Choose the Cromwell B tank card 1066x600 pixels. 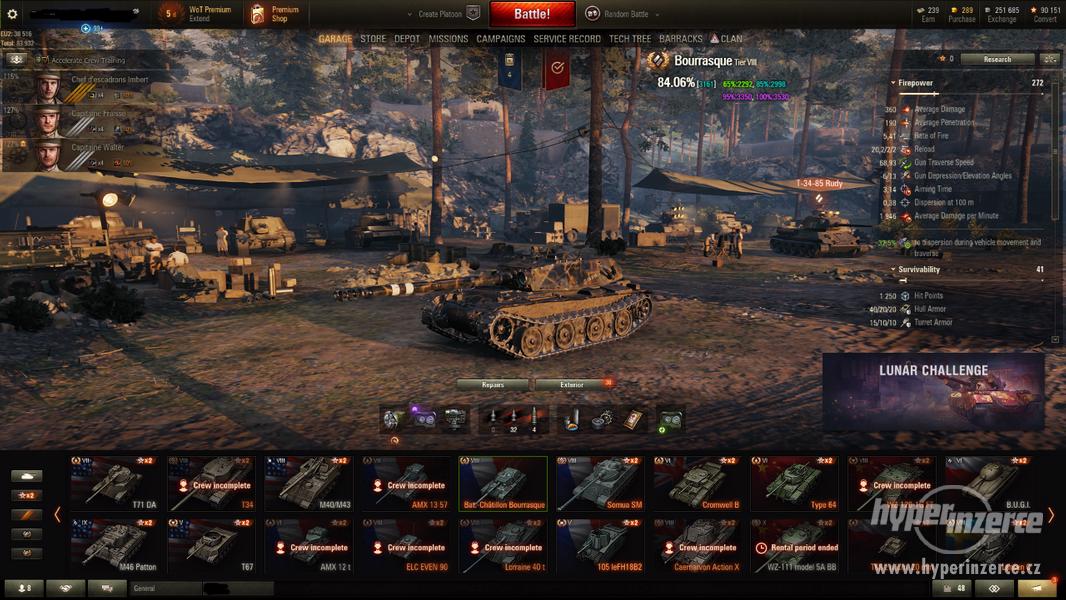(x=697, y=483)
